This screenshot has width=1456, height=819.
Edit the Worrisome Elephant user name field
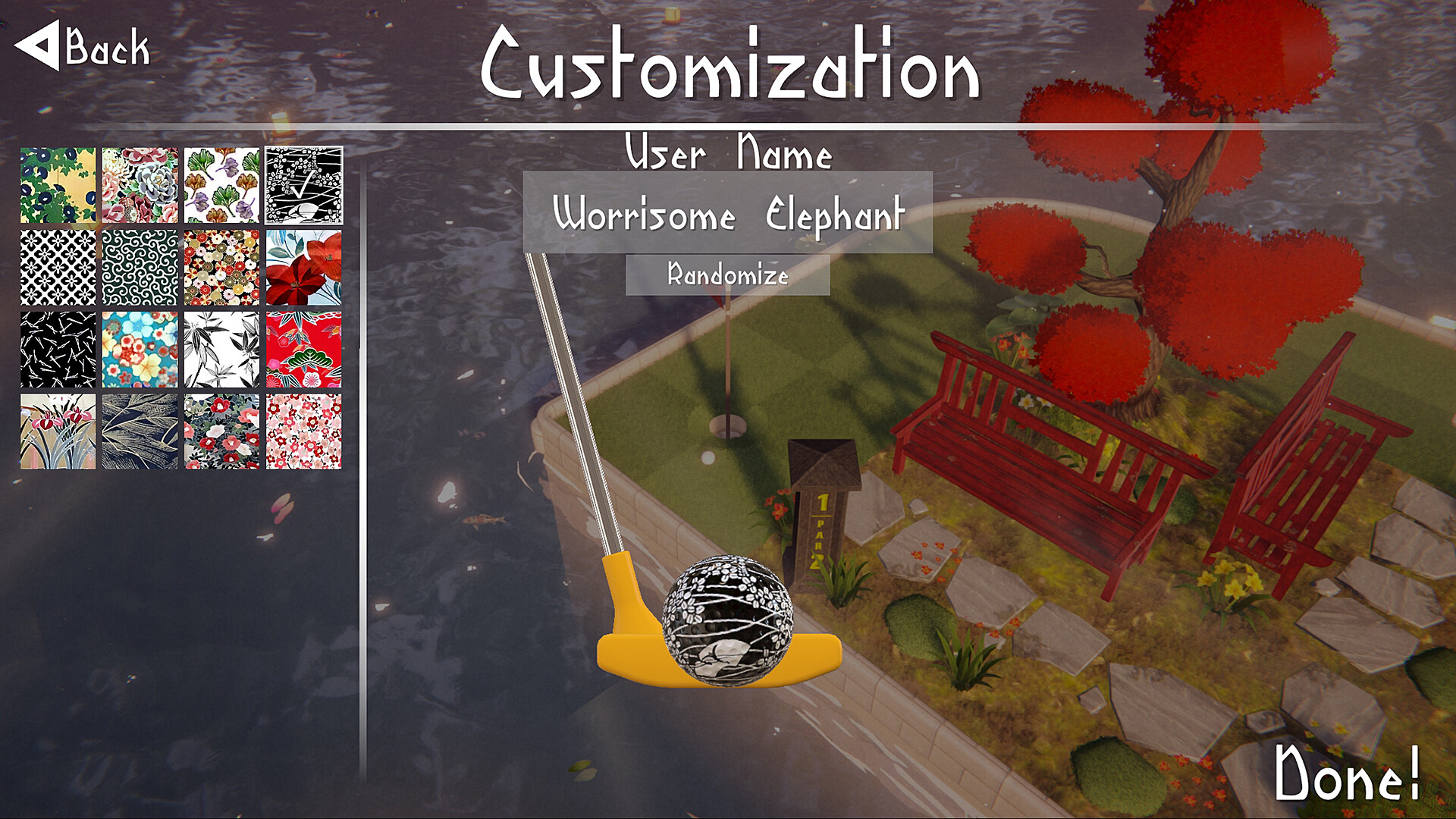[x=728, y=215]
